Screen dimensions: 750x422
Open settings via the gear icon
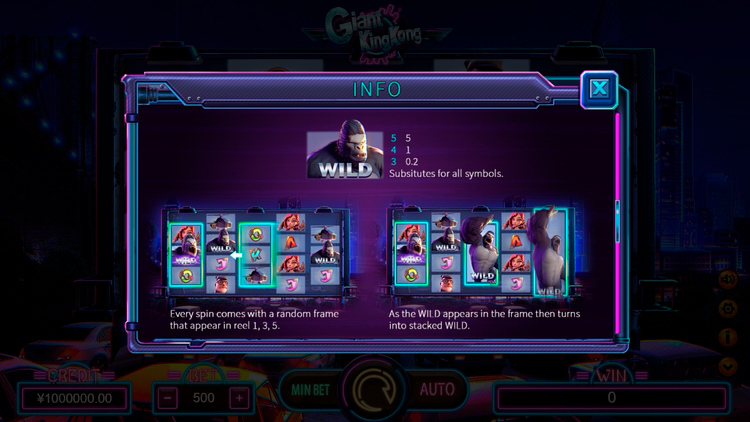(x=728, y=310)
